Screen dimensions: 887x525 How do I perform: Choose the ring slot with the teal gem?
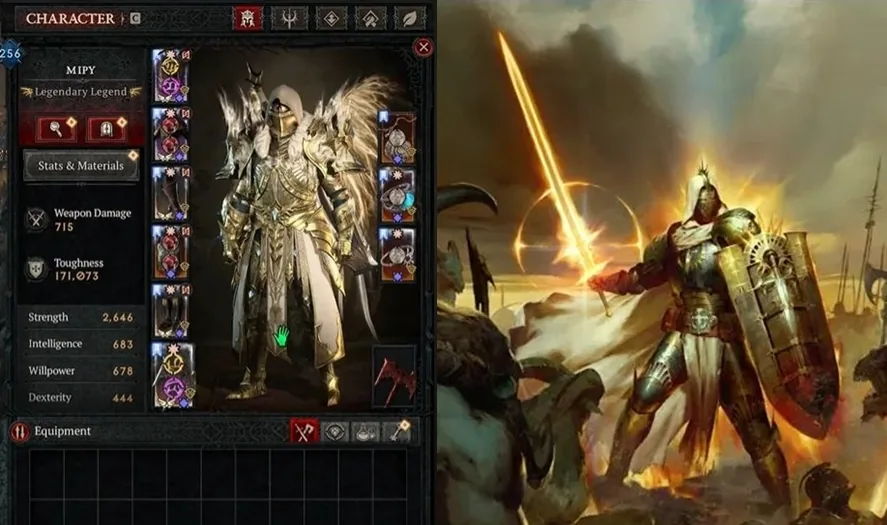(x=397, y=194)
